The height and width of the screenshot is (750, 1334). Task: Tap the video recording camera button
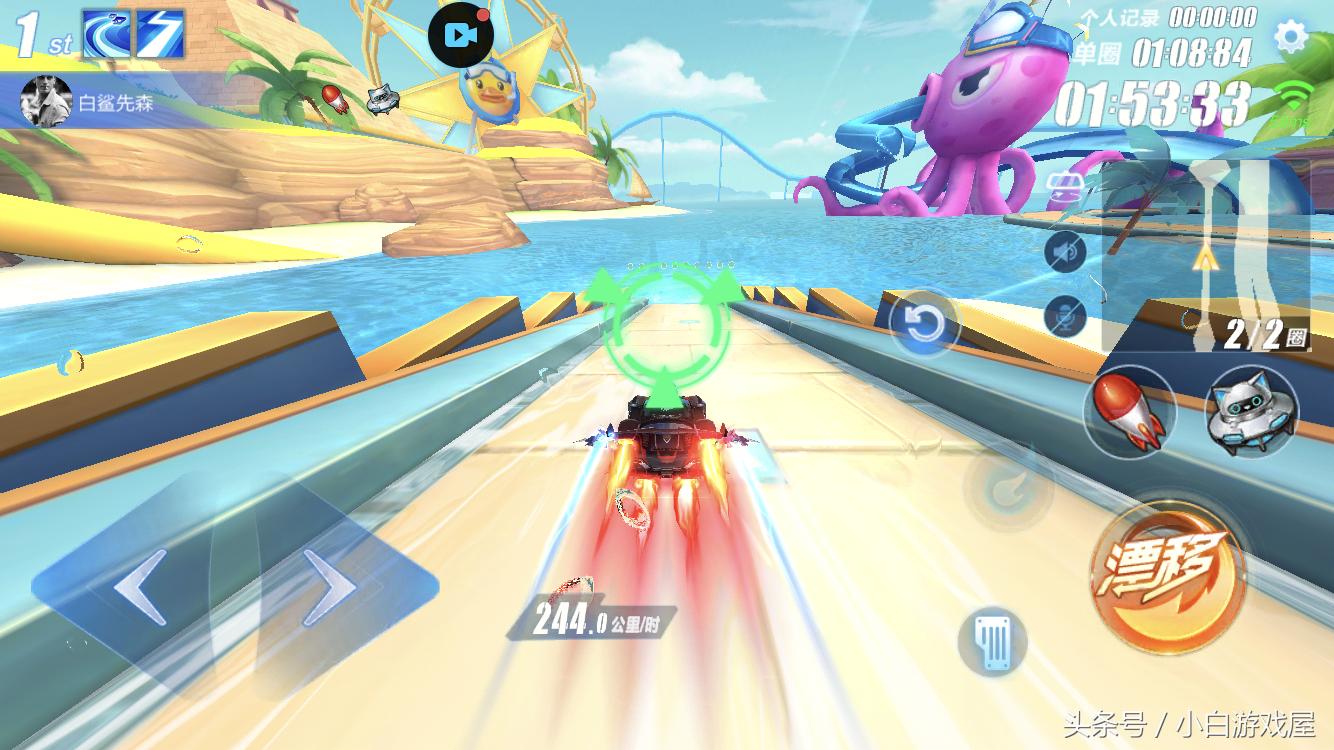460,35
